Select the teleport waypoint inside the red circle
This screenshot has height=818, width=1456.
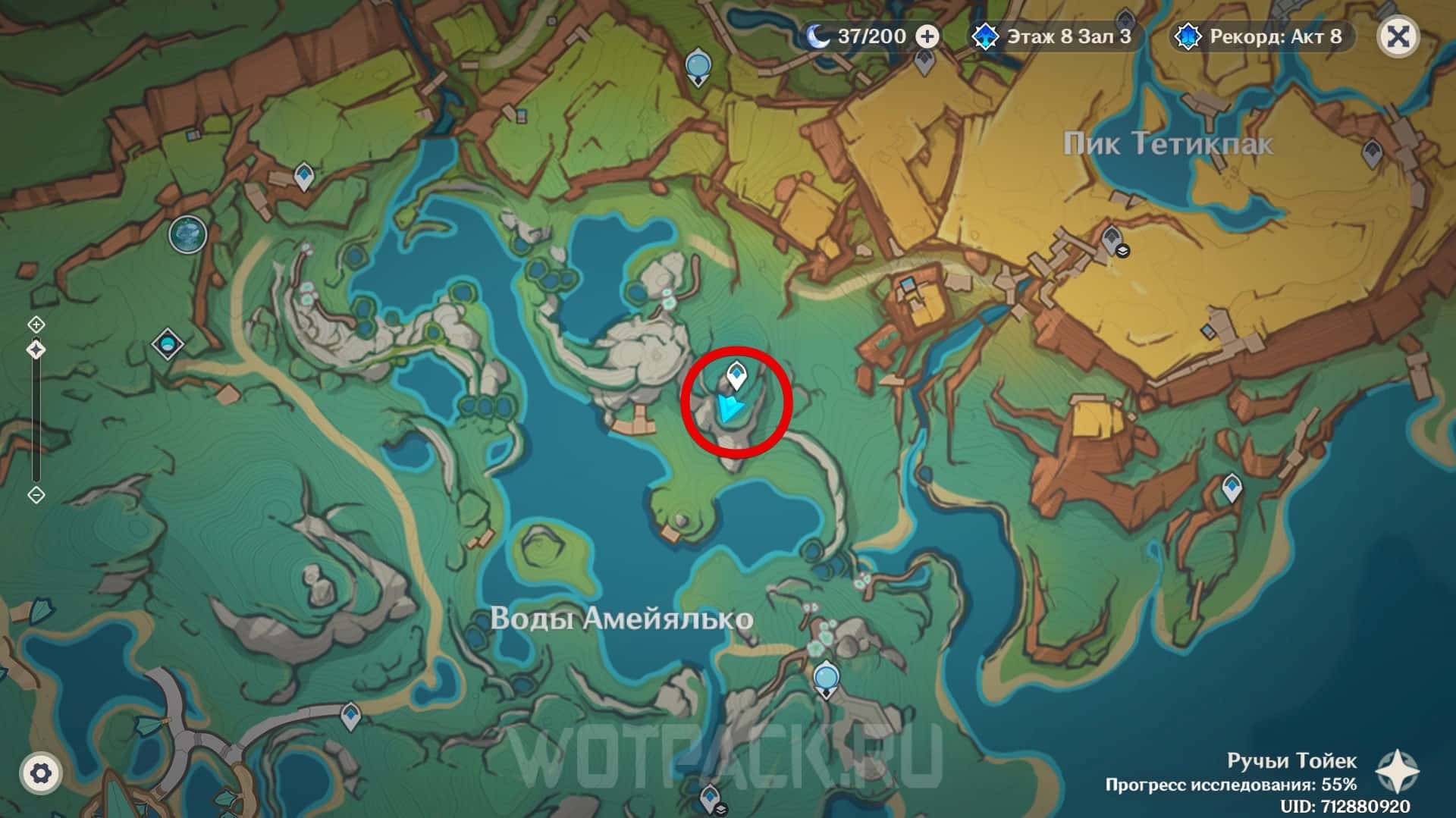click(735, 375)
